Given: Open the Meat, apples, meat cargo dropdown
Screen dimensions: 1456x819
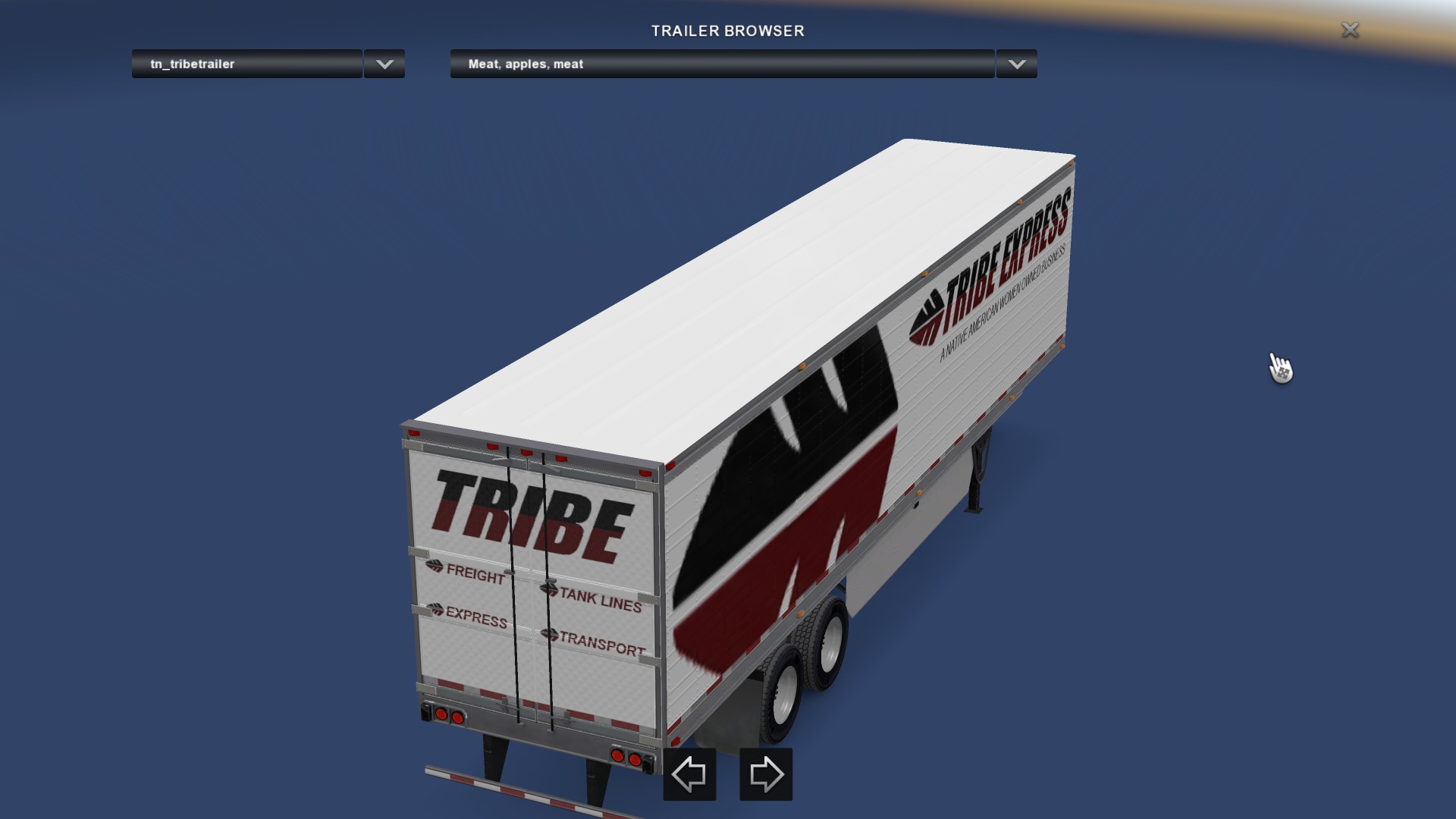Looking at the screenshot, I should (x=721, y=64).
